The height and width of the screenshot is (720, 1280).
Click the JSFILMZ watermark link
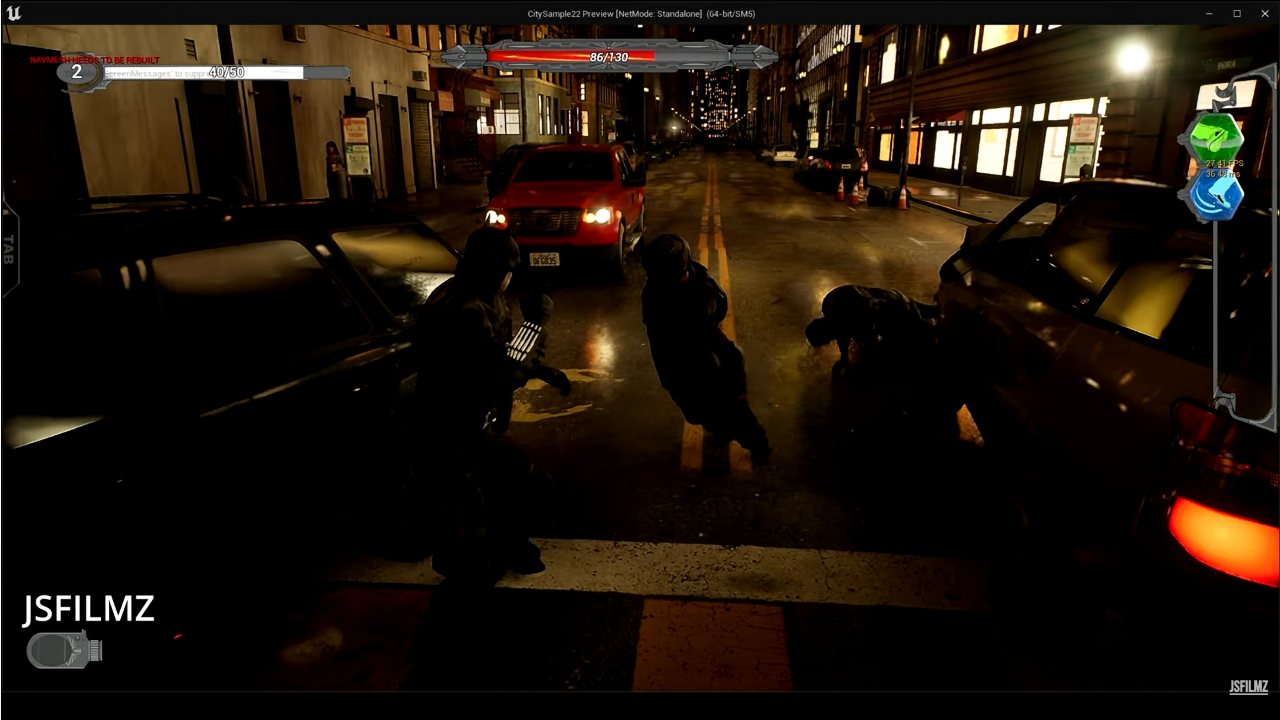pos(1248,687)
